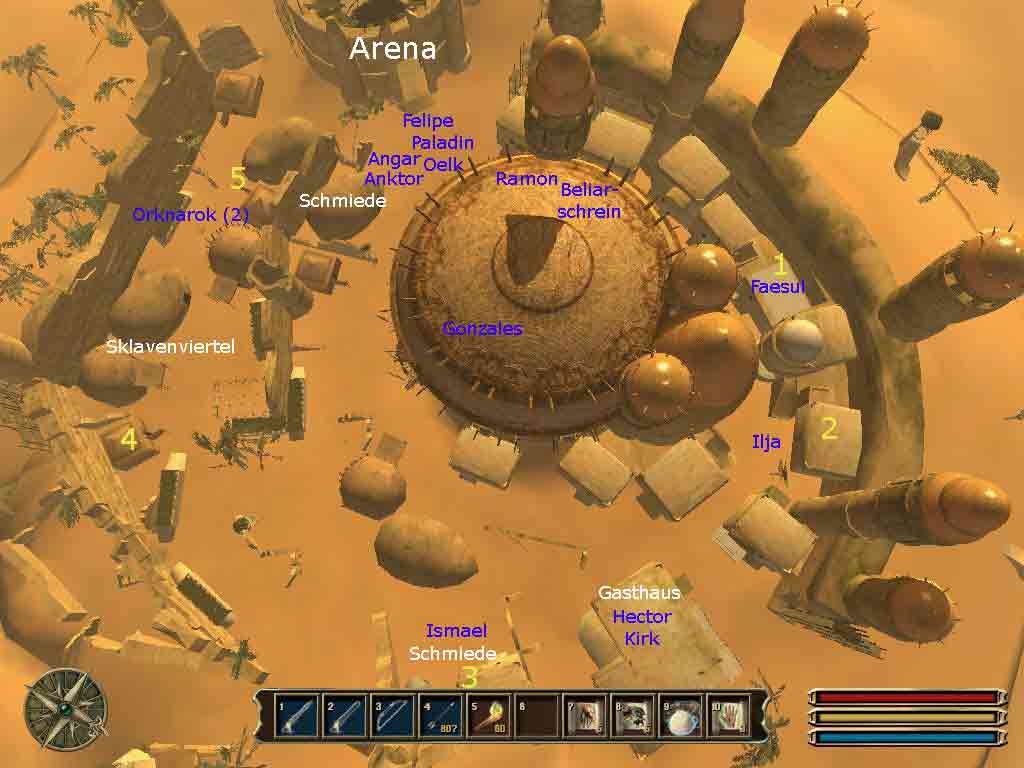1024x768 pixels.
Task: Choose the bow in hotbar slot 3
Action: (x=392, y=716)
